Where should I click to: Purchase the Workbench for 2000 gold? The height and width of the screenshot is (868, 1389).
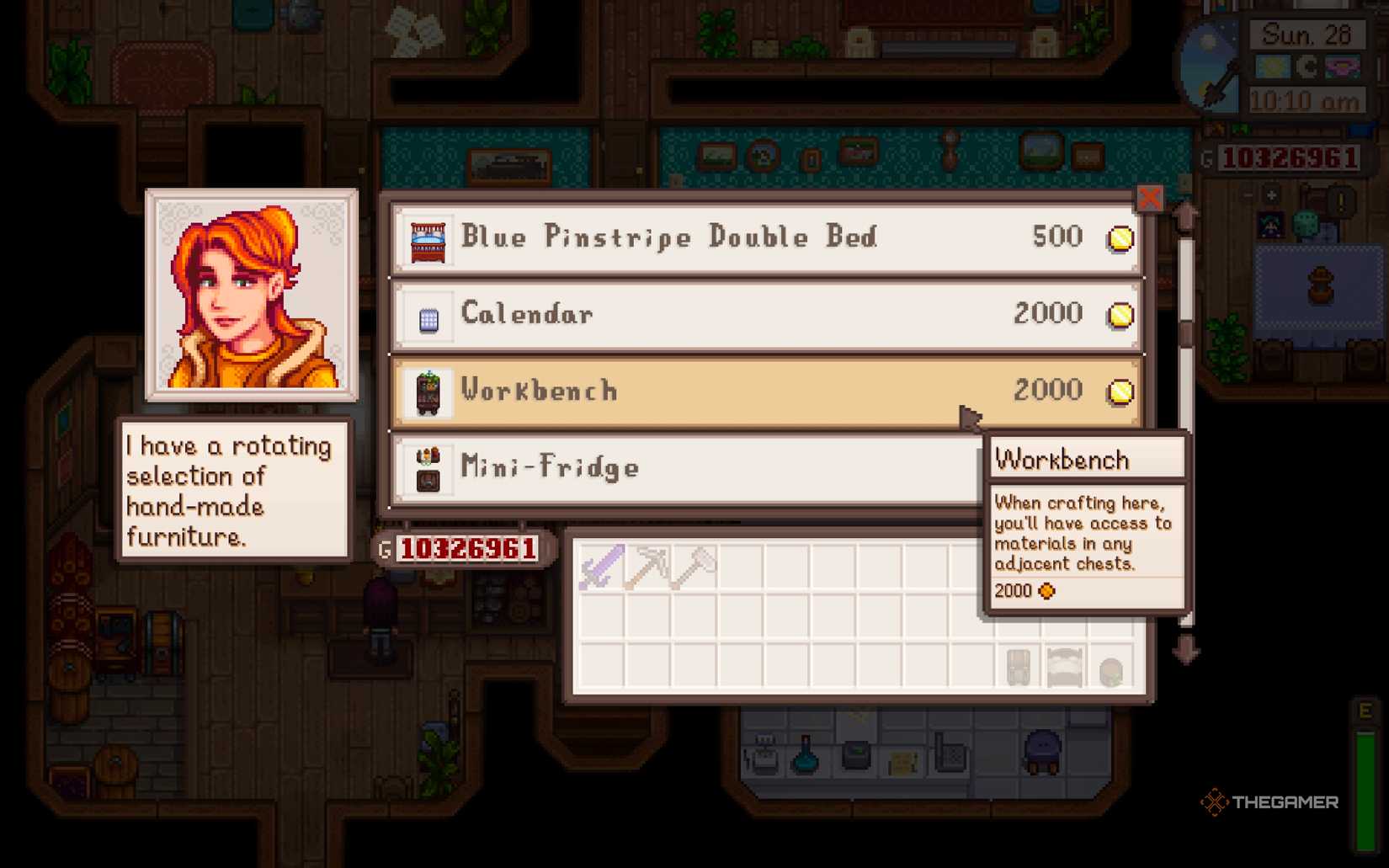[758, 391]
